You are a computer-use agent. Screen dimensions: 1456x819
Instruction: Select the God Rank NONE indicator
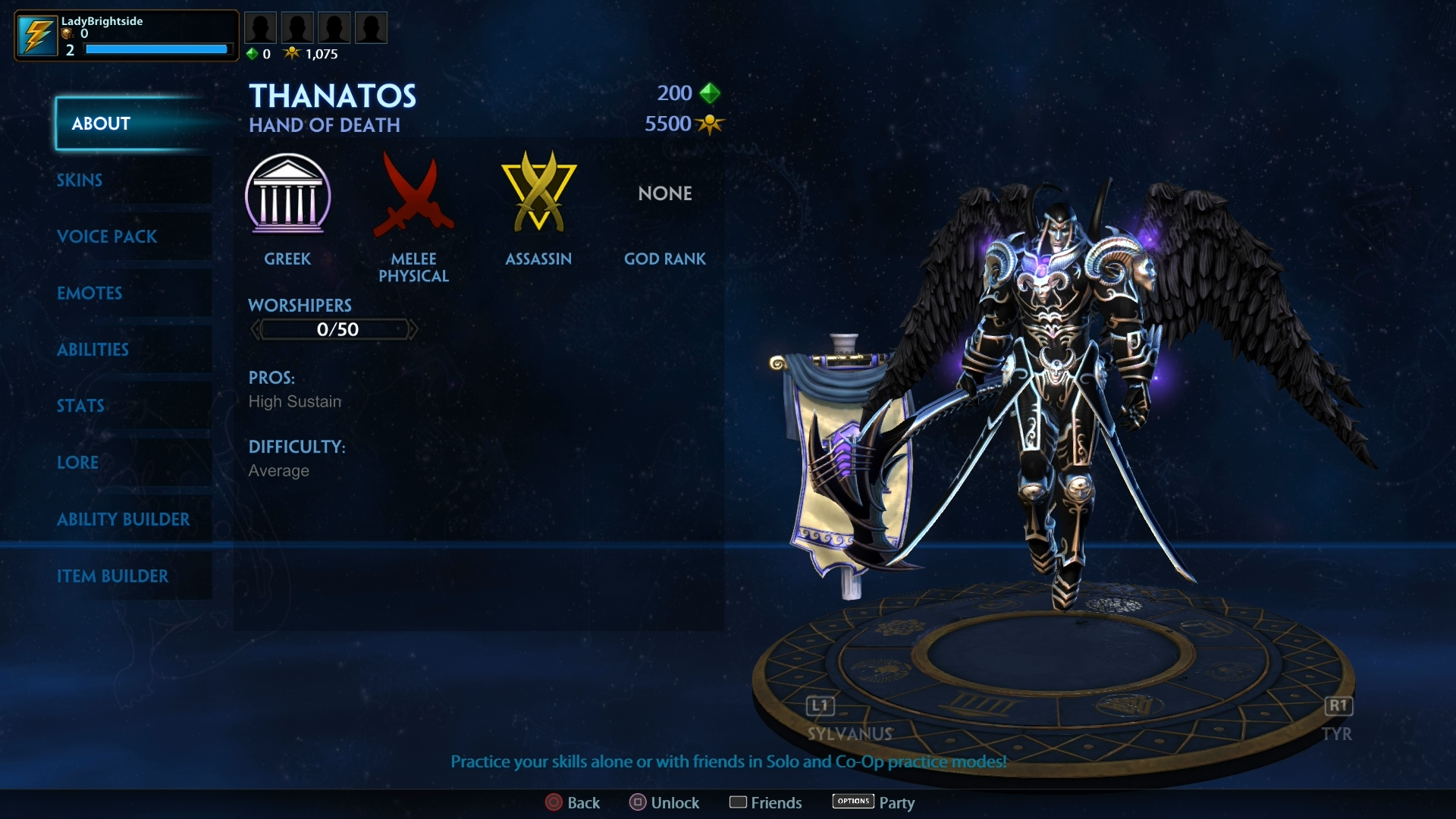tap(664, 193)
